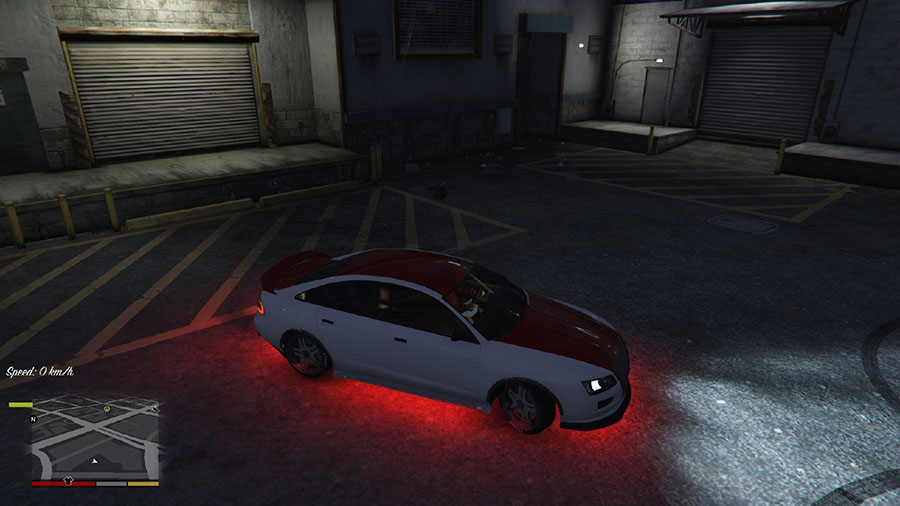Click the north compass marker on the minimap
This screenshot has width=900, height=506.
click(x=34, y=417)
